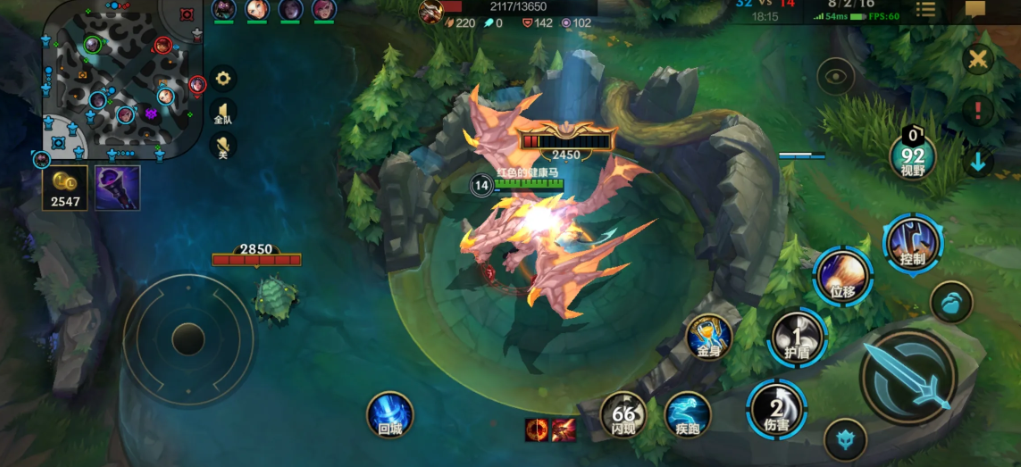Send the red exclamation danger ping

[977, 110]
